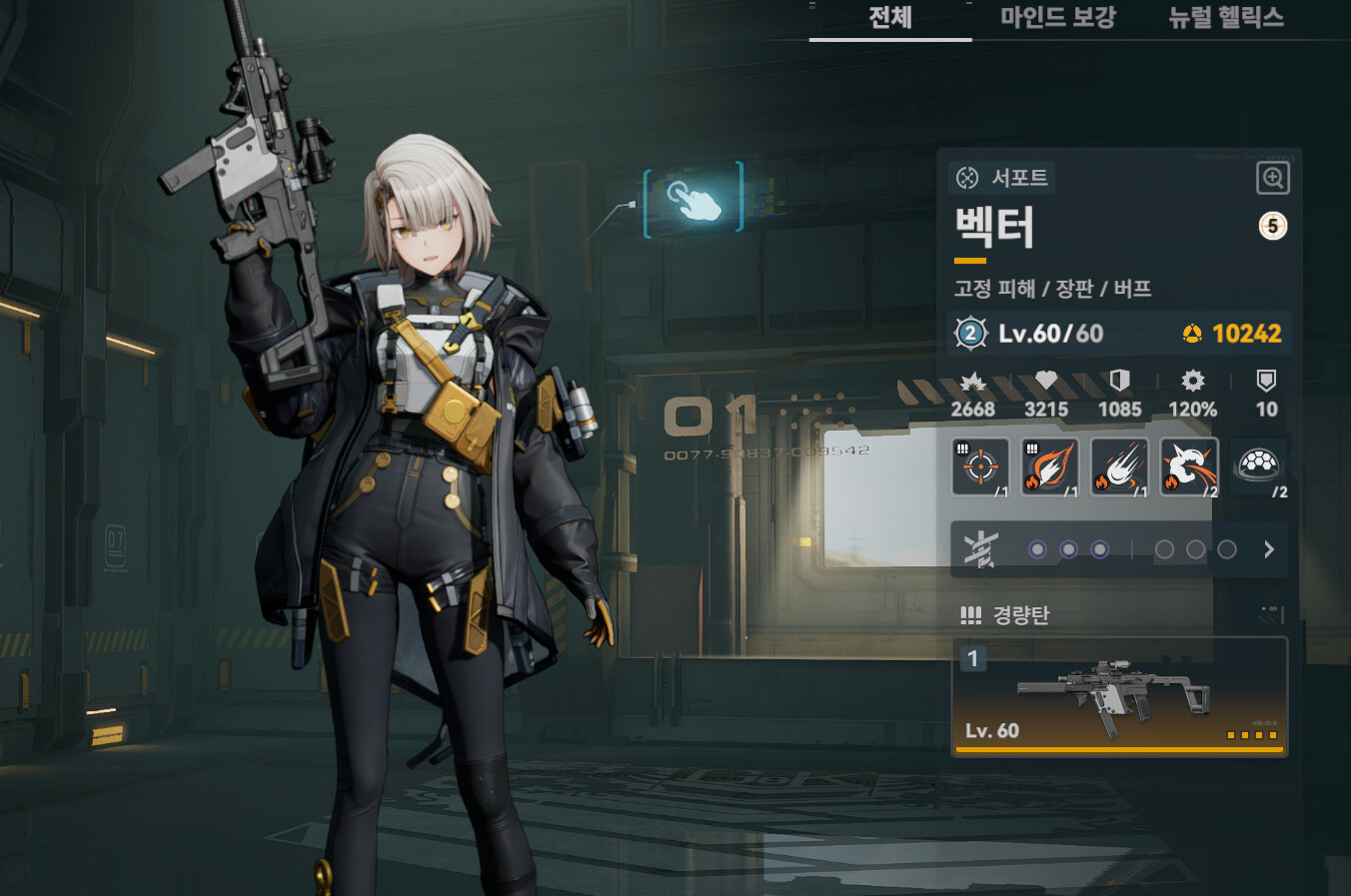Screen dimensions: 1351x896
Task: Open the magnifier detail view button
Action: click(x=1272, y=179)
